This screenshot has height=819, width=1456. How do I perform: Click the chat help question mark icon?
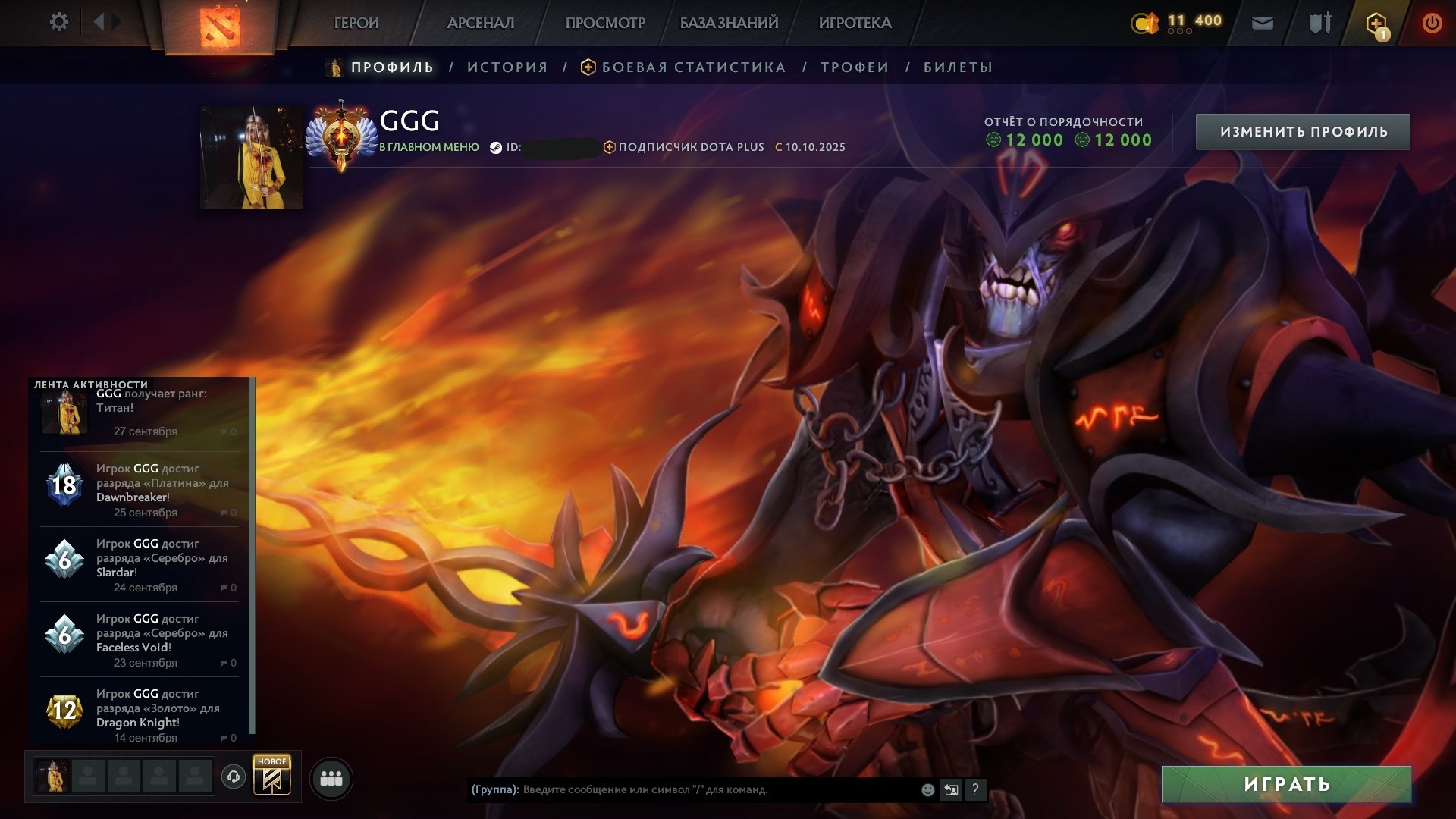click(974, 789)
